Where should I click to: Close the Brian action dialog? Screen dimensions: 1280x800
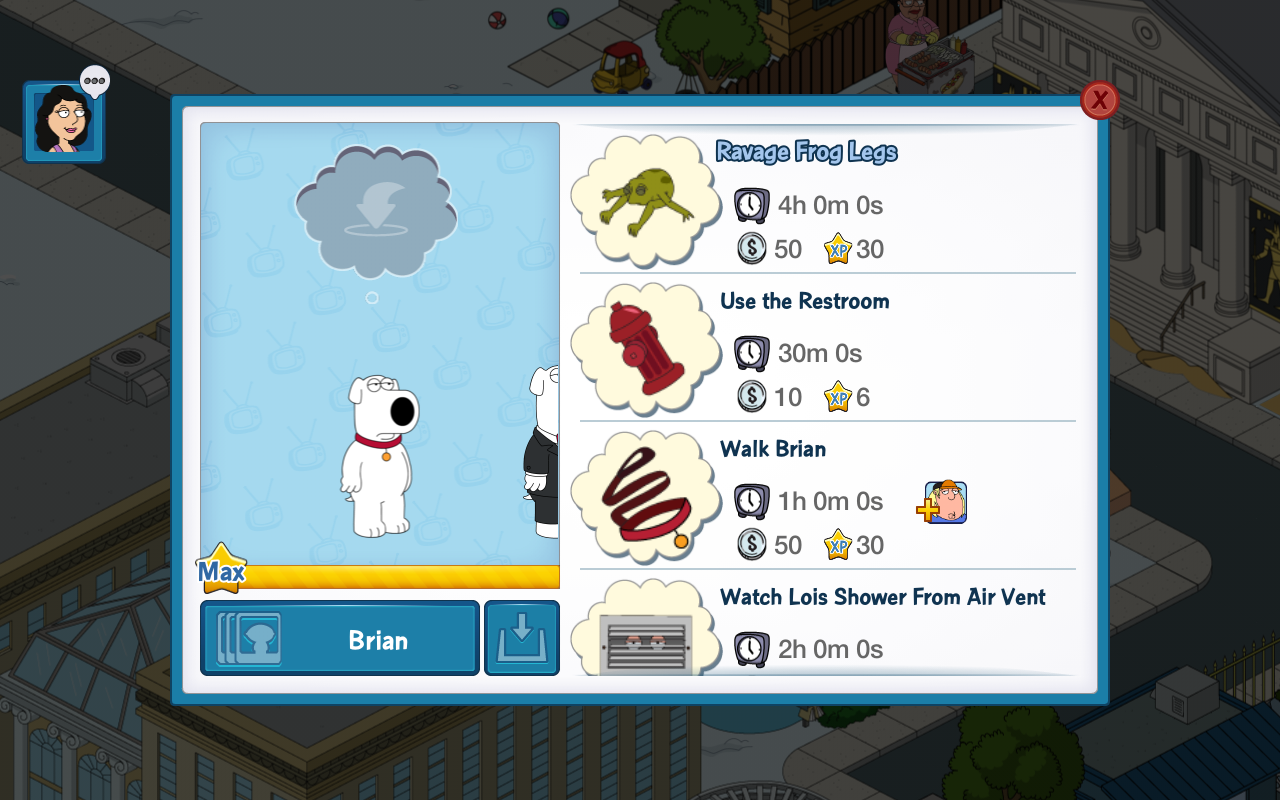coord(1099,100)
